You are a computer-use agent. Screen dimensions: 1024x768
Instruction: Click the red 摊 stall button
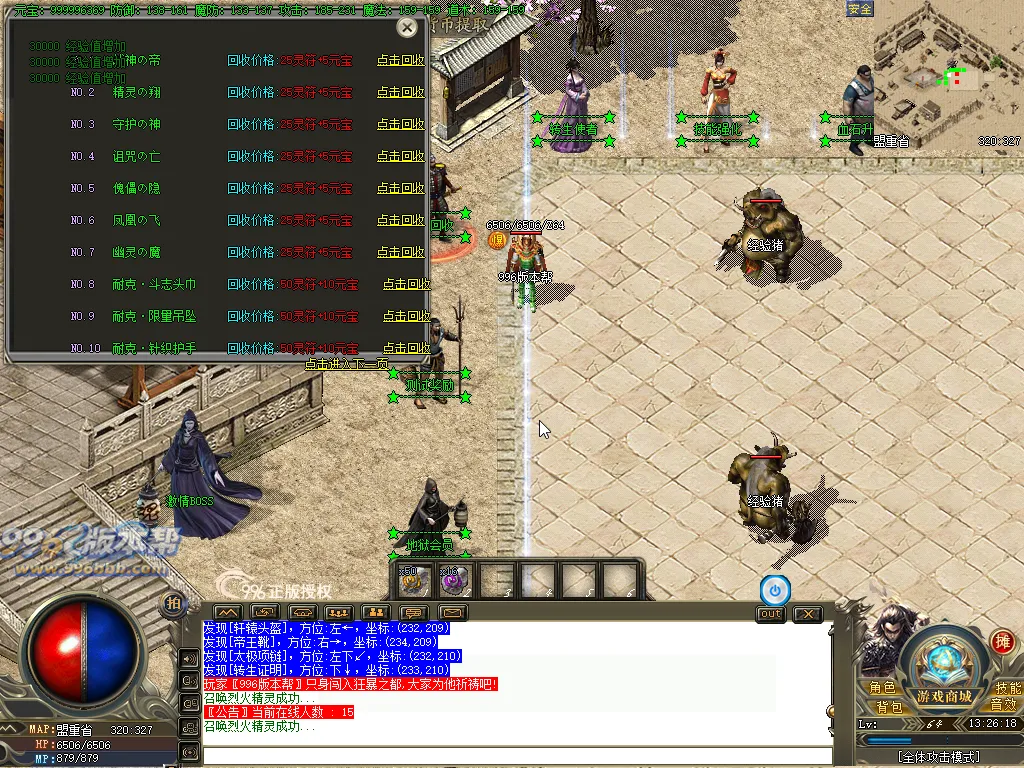click(1001, 641)
